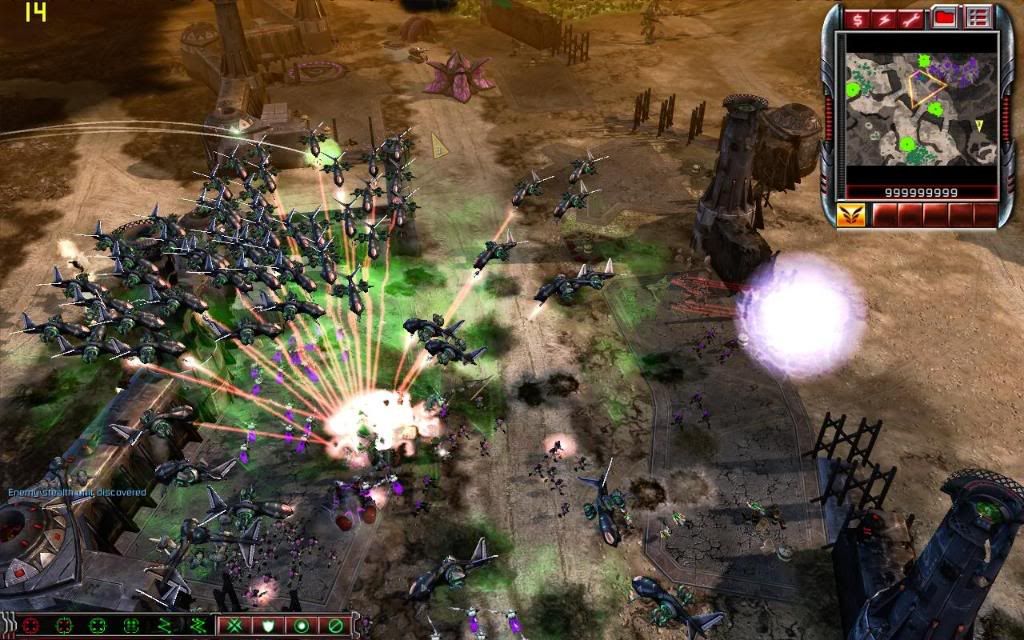Activate the lightning bolt power button
This screenshot has height=640, width=1024.
[884, 18]
